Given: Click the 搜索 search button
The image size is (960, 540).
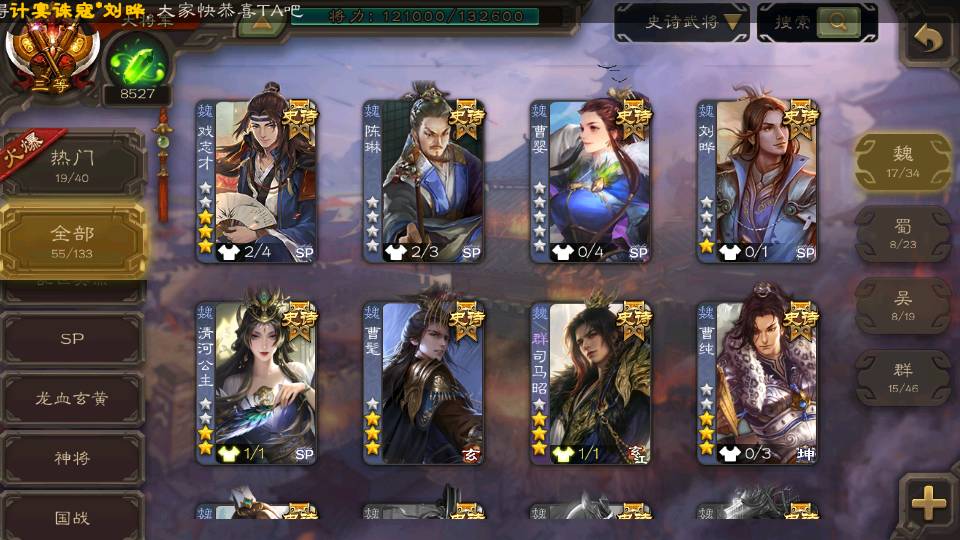Looking at the screenshot, I should (816, 22).
